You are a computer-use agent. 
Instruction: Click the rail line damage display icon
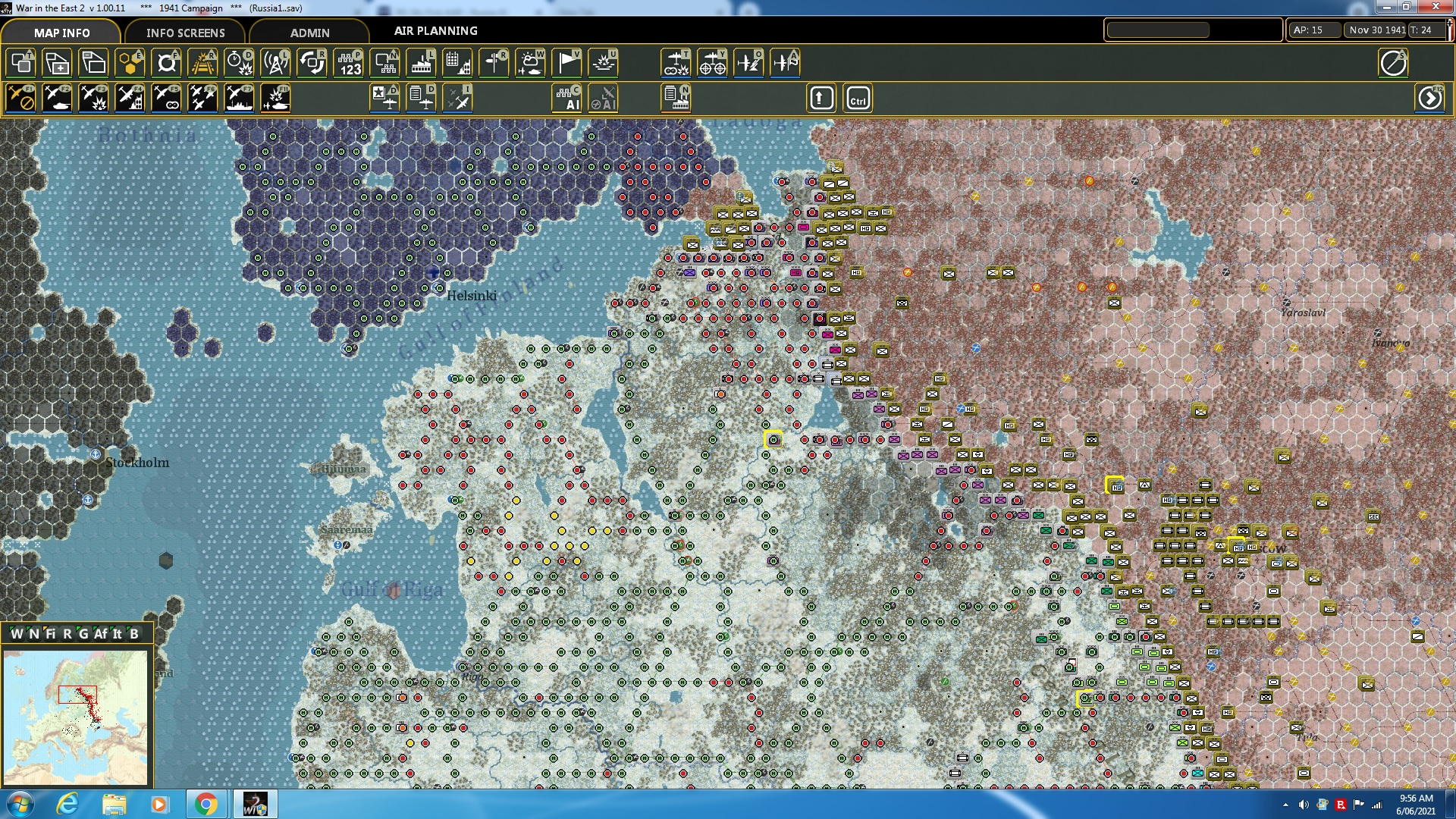pos(203,64)
